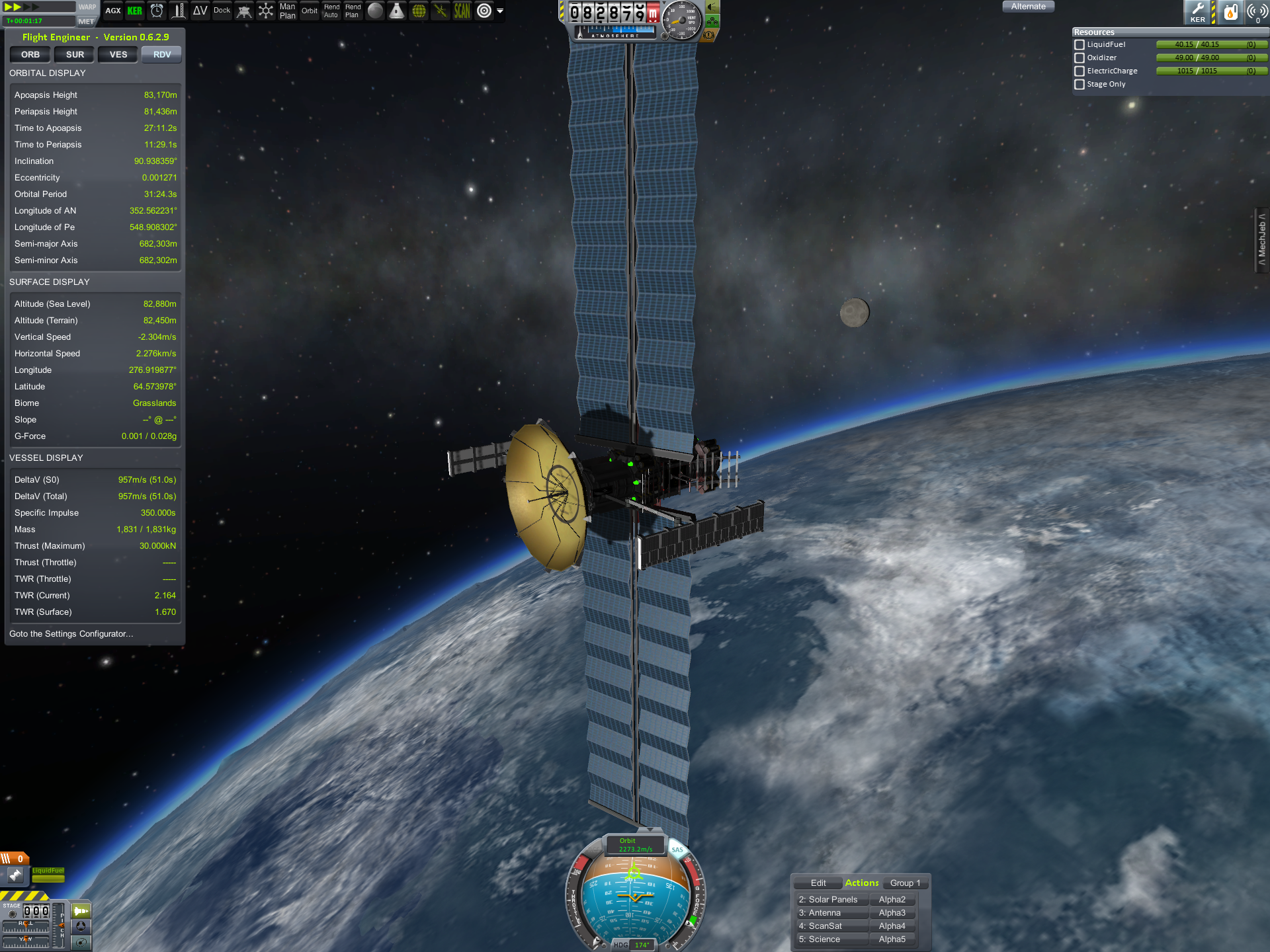
Task: Expand the toolbar dropdown arrow
Action: tap(500, 11)
